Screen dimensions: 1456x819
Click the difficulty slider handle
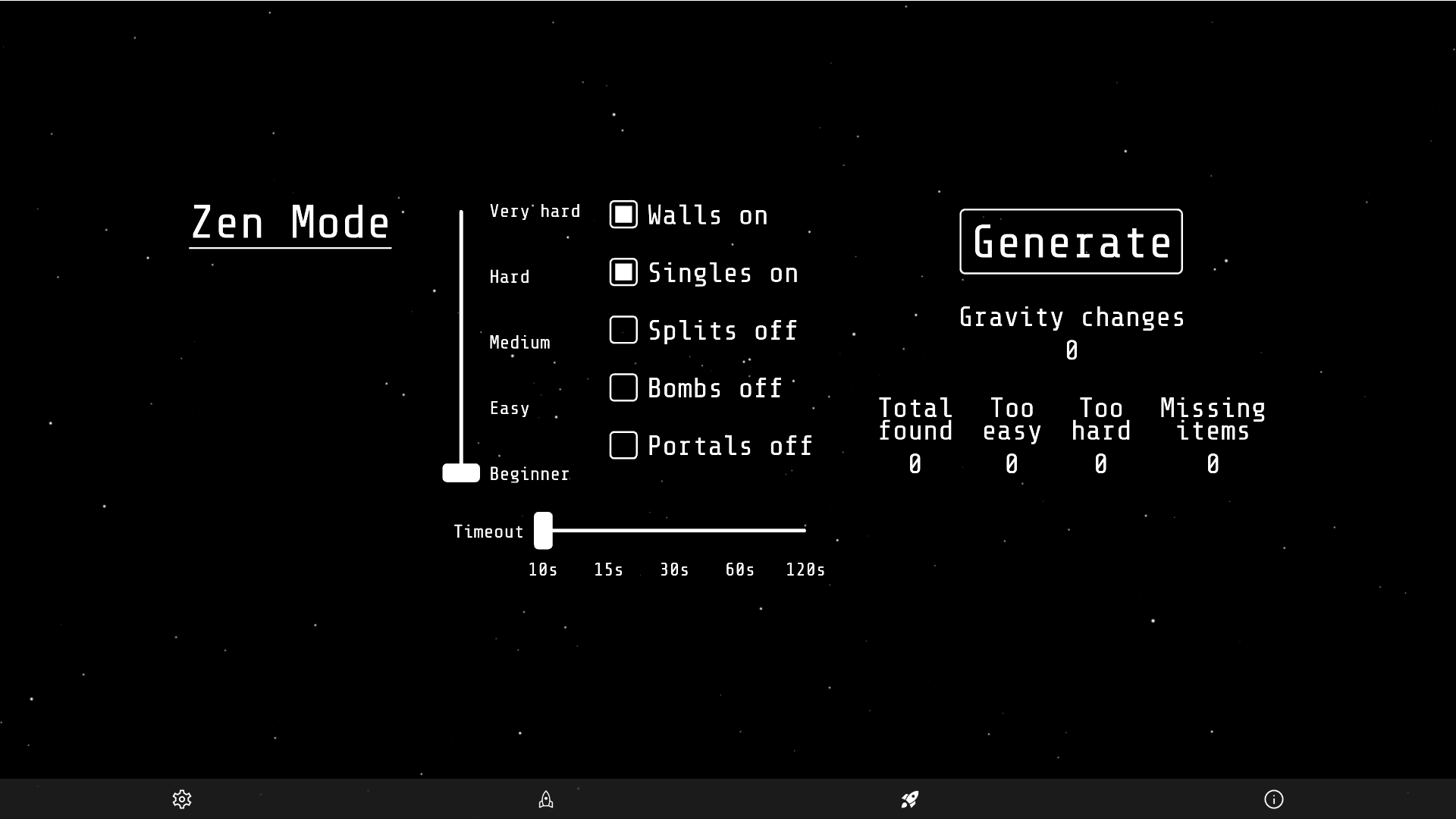tap(460, 472)
